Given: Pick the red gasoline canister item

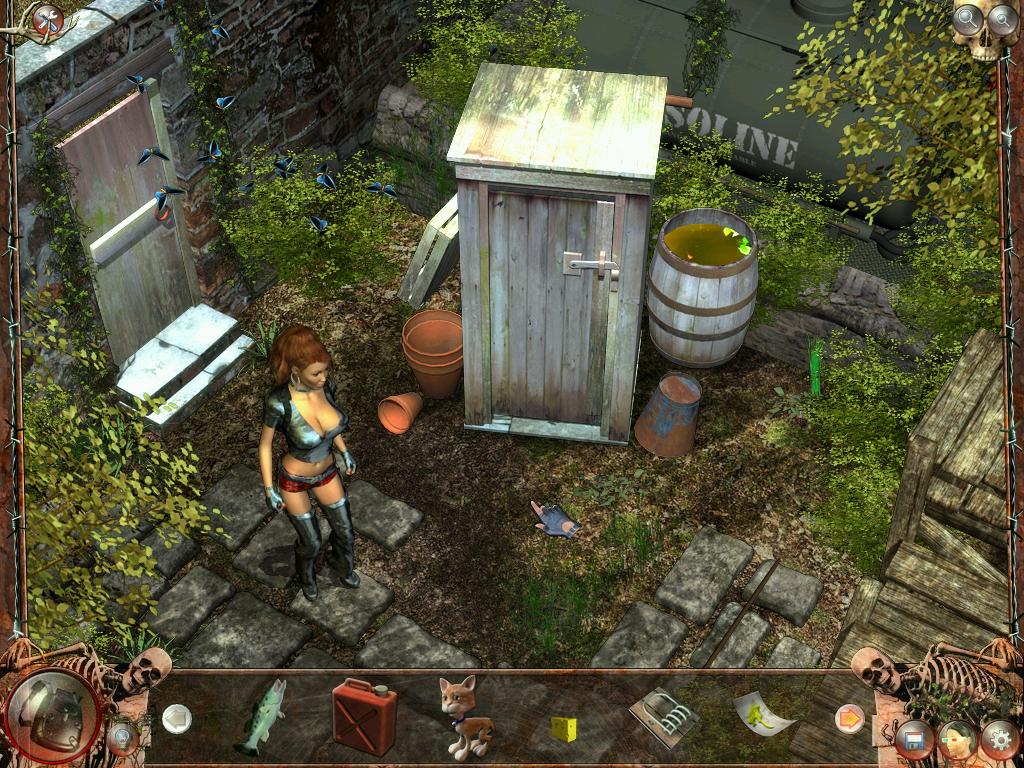Looking at the screenshot, I should tap(364, 716).
